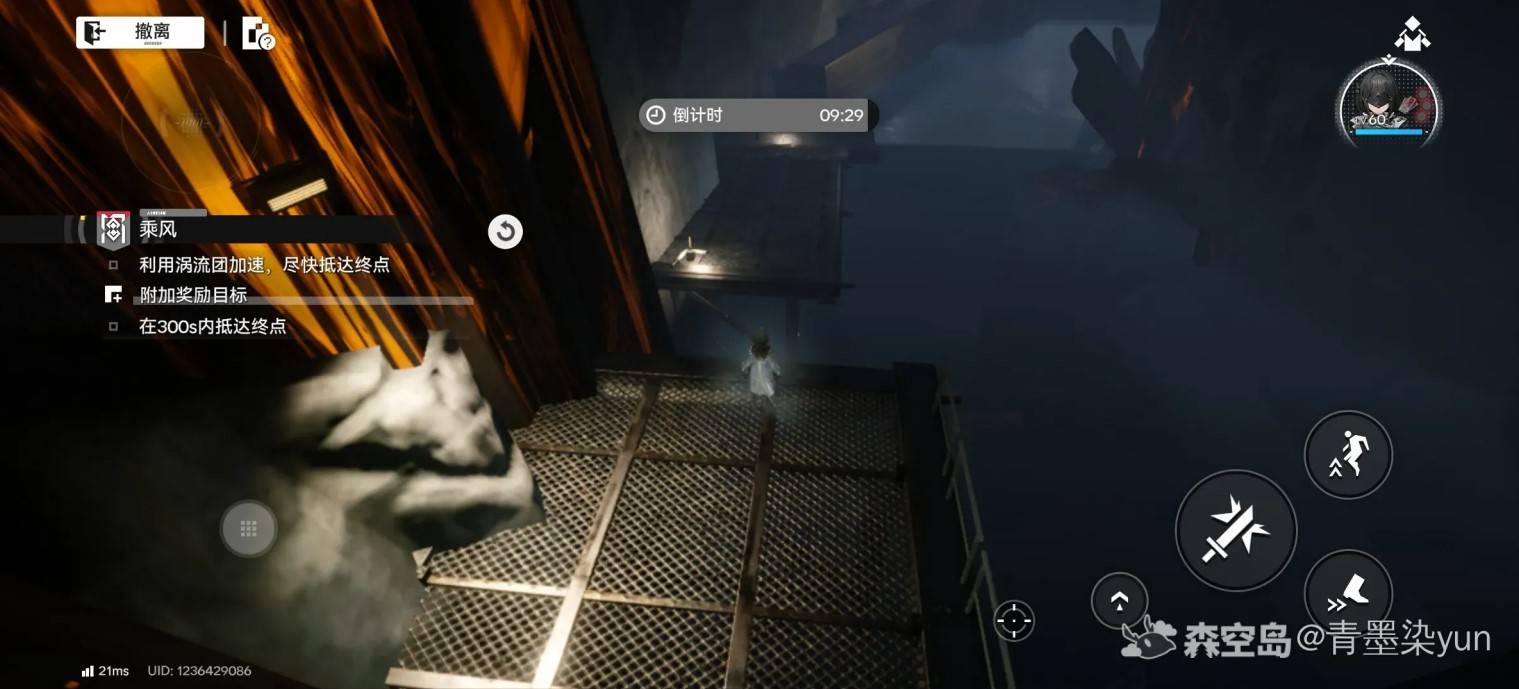
Task: Tap the small up-arrow round button
Action: tap(1119, 600)
